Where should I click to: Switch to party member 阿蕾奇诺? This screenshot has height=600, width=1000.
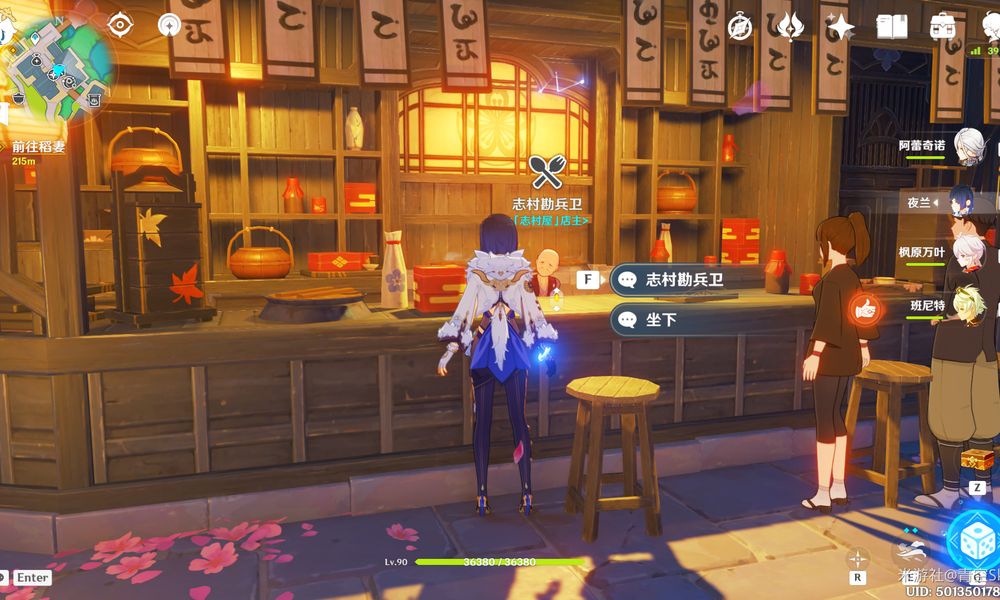[x=965, y=145]
